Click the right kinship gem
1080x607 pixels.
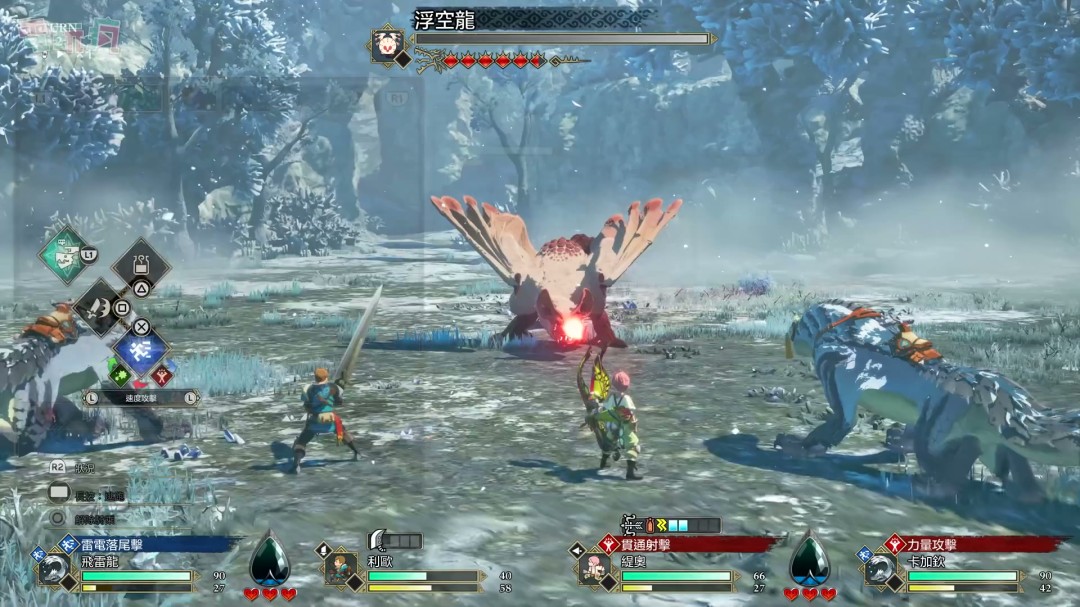(x=809, y=562)
